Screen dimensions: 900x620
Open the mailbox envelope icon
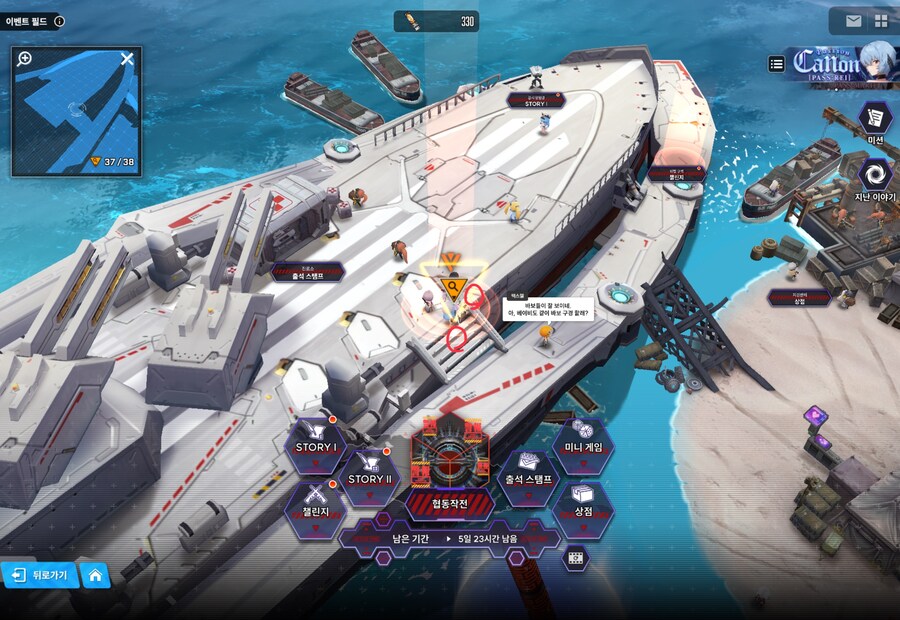853,21
